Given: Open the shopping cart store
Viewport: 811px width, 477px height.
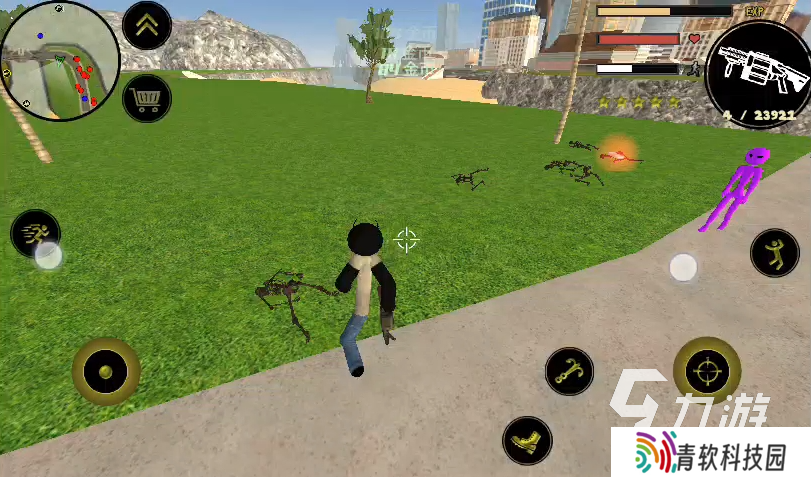Looking at the screenshot, I should (147, 99).
